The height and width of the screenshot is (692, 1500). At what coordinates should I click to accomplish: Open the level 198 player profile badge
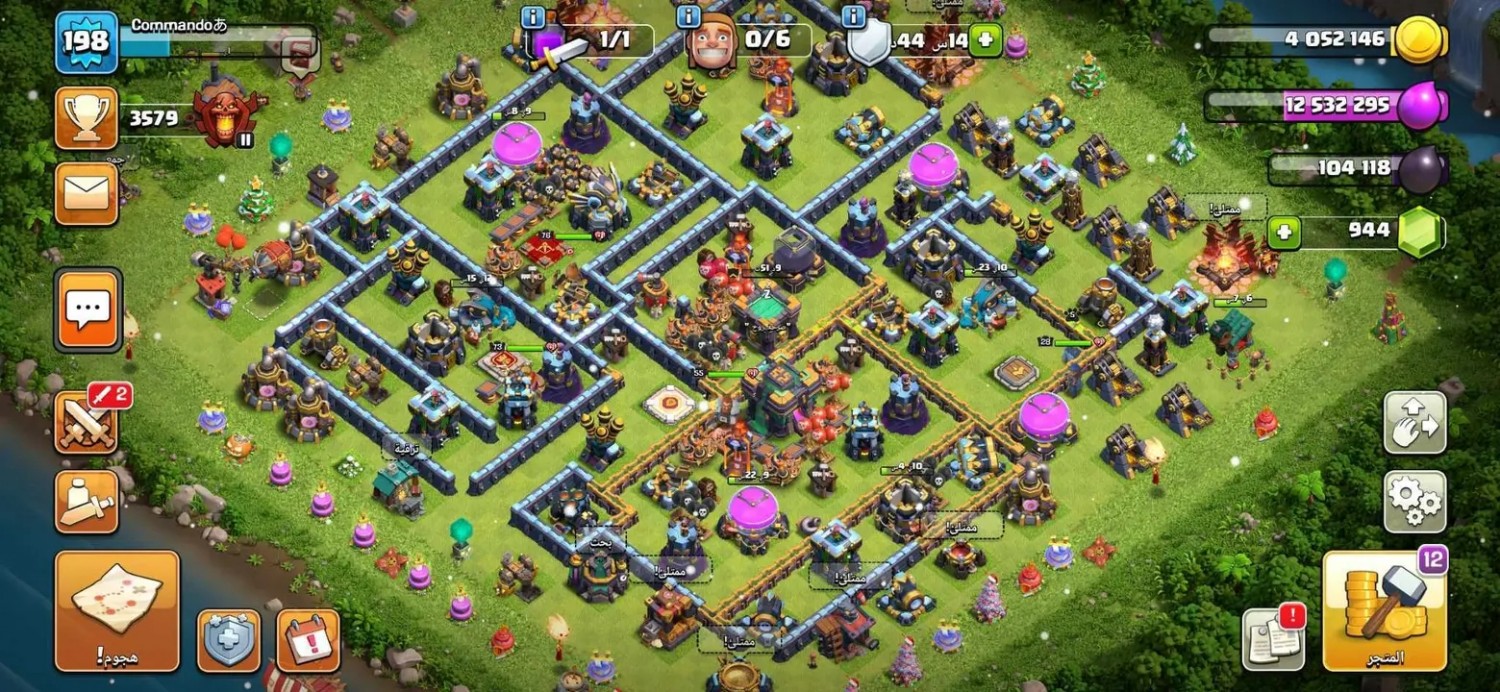[x=86, y=42]
